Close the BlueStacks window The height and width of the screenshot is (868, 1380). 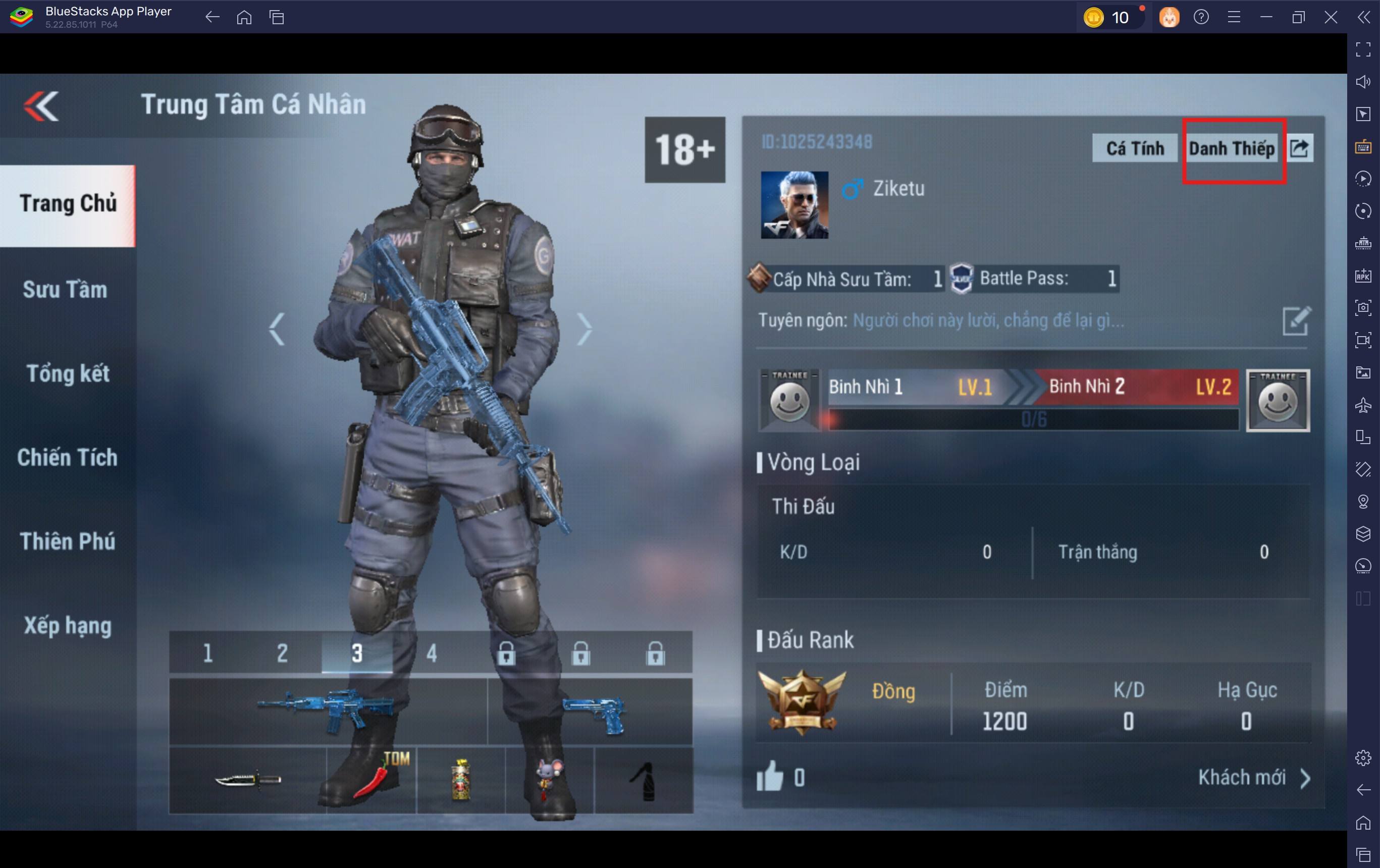pyautogui.click(x=1331, y=17)
